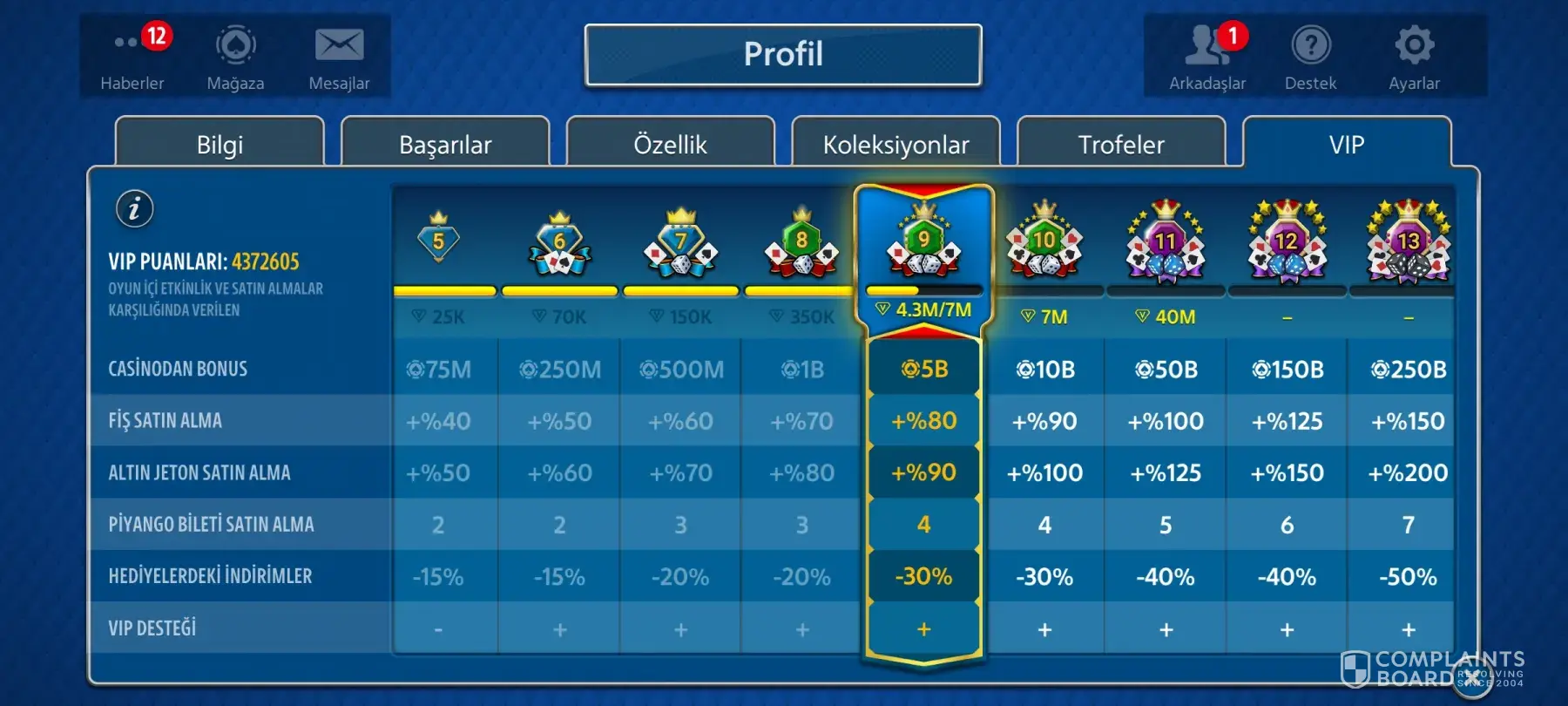Screen dimensions: 1568x706
Task: Click the VIP info icon
Action: click(x=135, y=209)
